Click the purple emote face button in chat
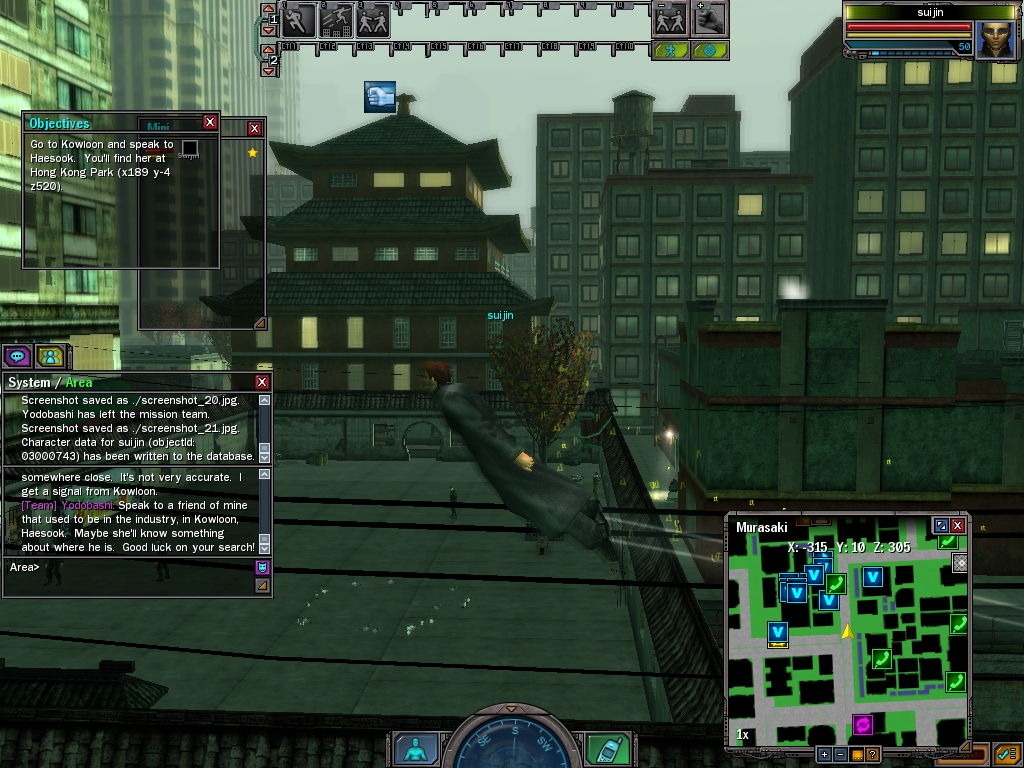Viewport: 1024px width, 768px height. 262,567
